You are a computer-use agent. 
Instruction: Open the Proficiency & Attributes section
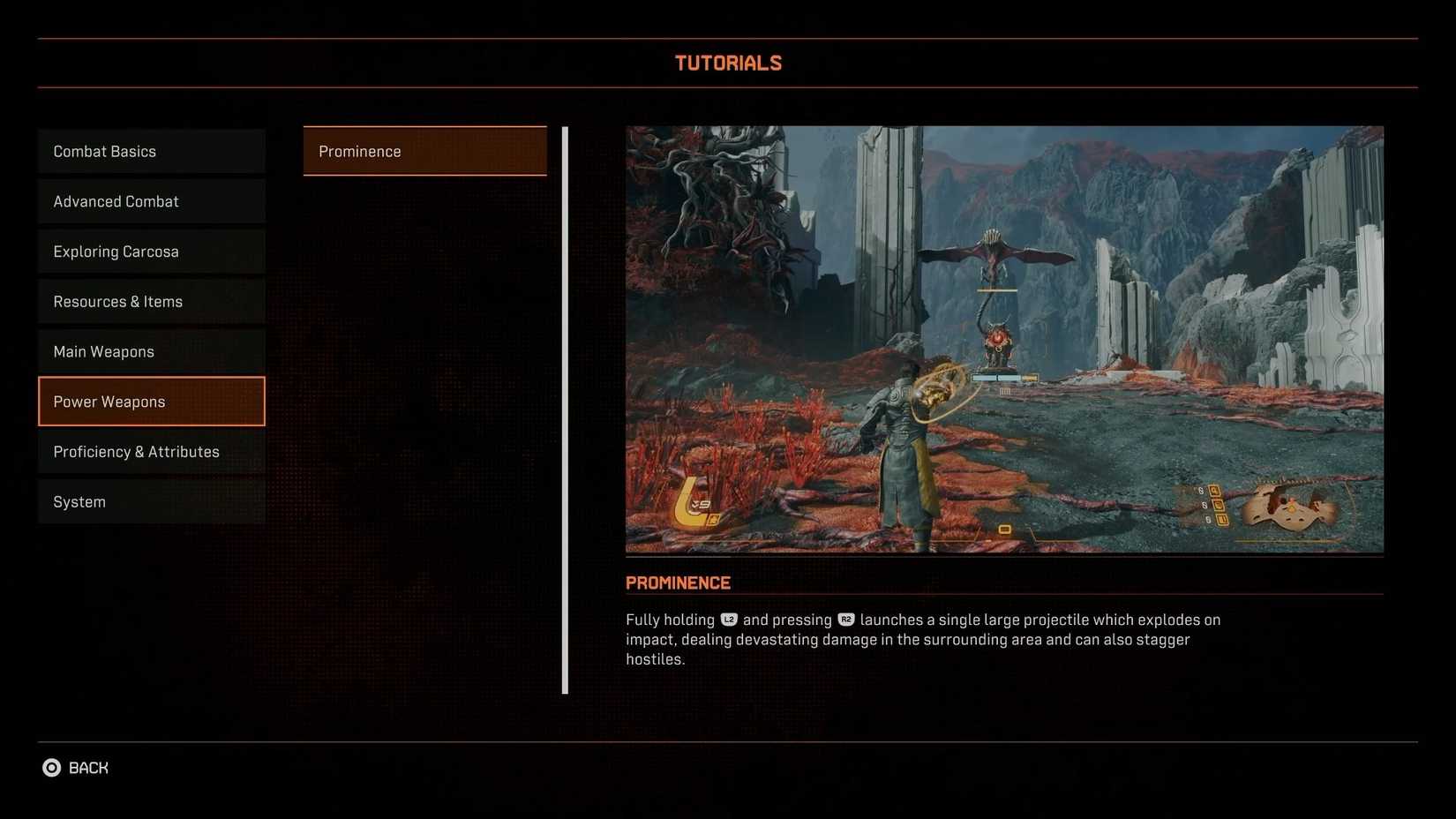(x=151, y=451)
